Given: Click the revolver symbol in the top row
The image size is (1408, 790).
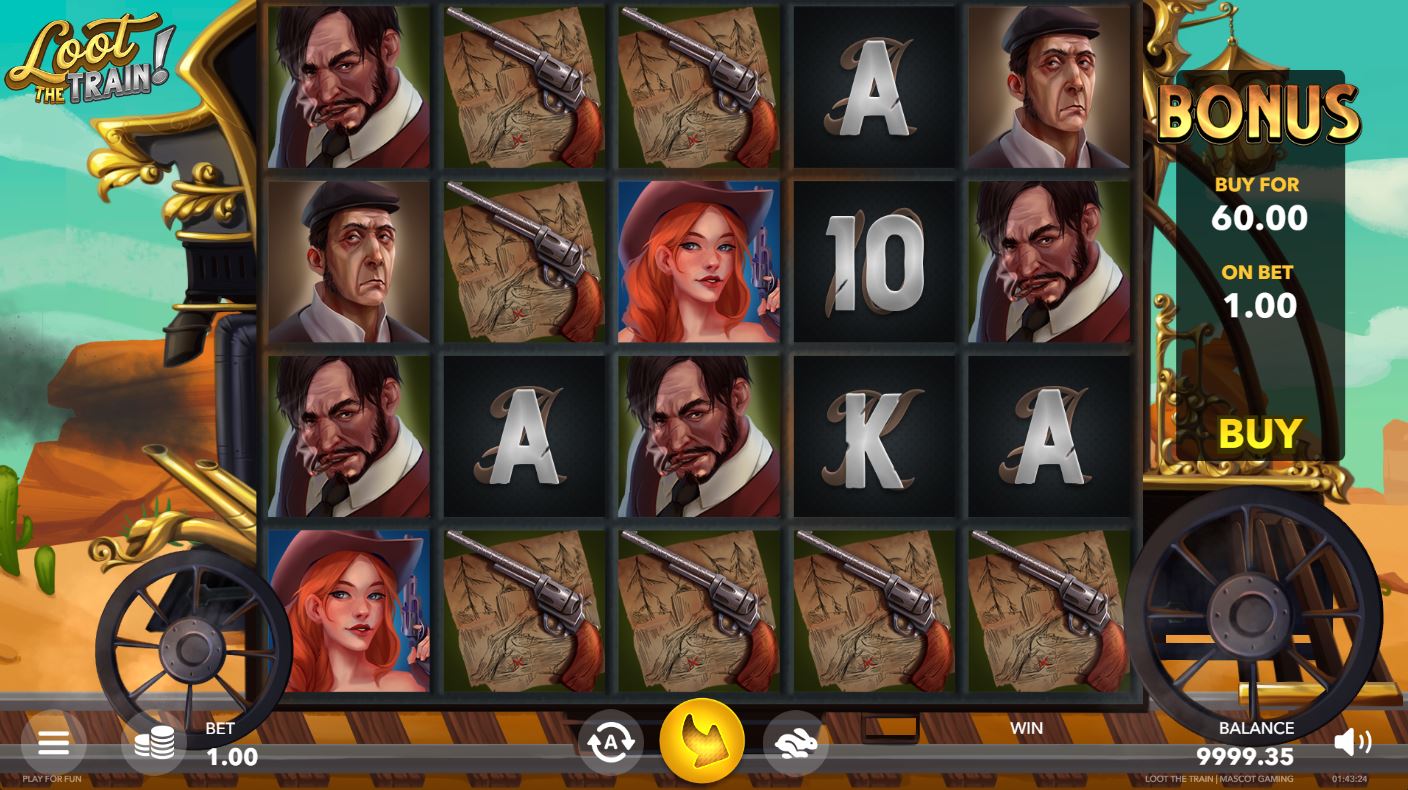Looking at the screenshot, I should [x=522, y=87].
